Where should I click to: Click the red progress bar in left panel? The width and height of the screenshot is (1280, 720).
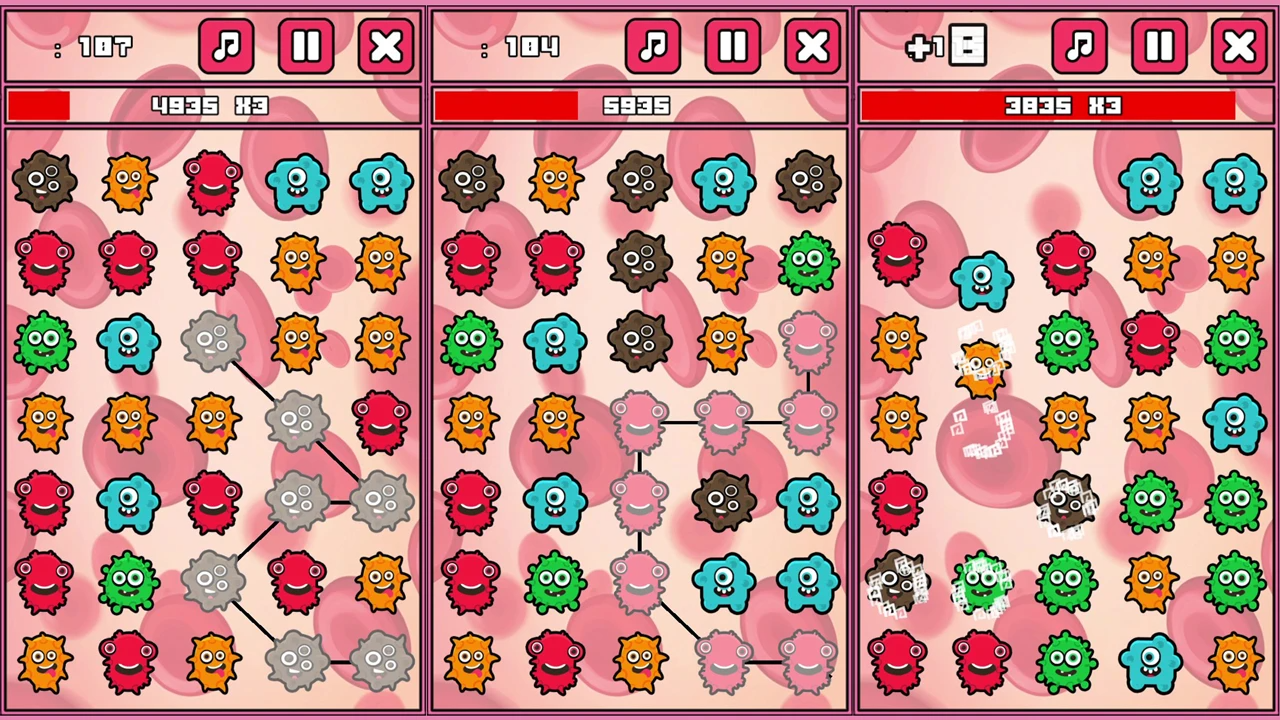[x=40, y=105]
